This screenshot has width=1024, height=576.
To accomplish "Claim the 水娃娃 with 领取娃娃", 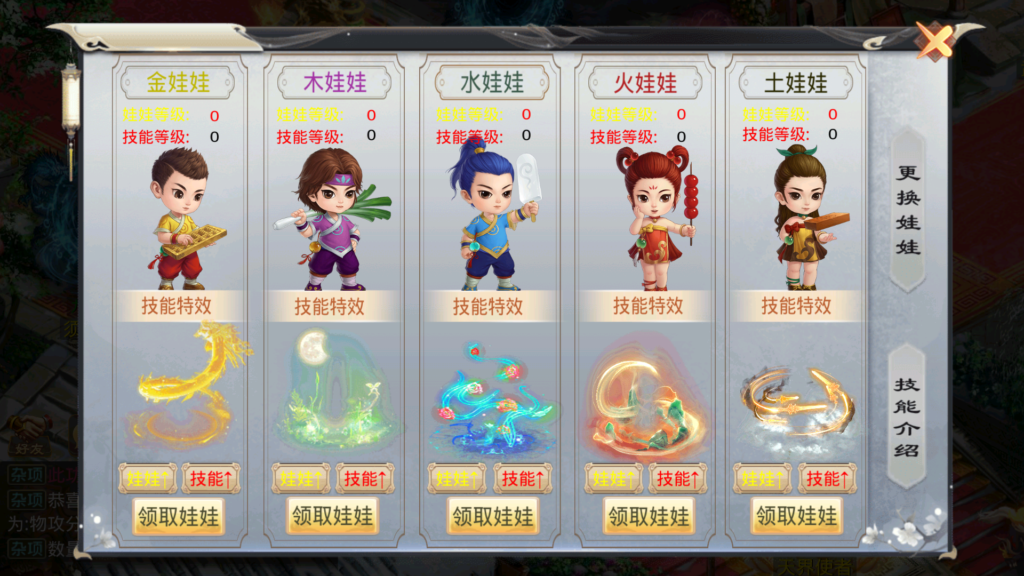I will [x=492, y=516].
